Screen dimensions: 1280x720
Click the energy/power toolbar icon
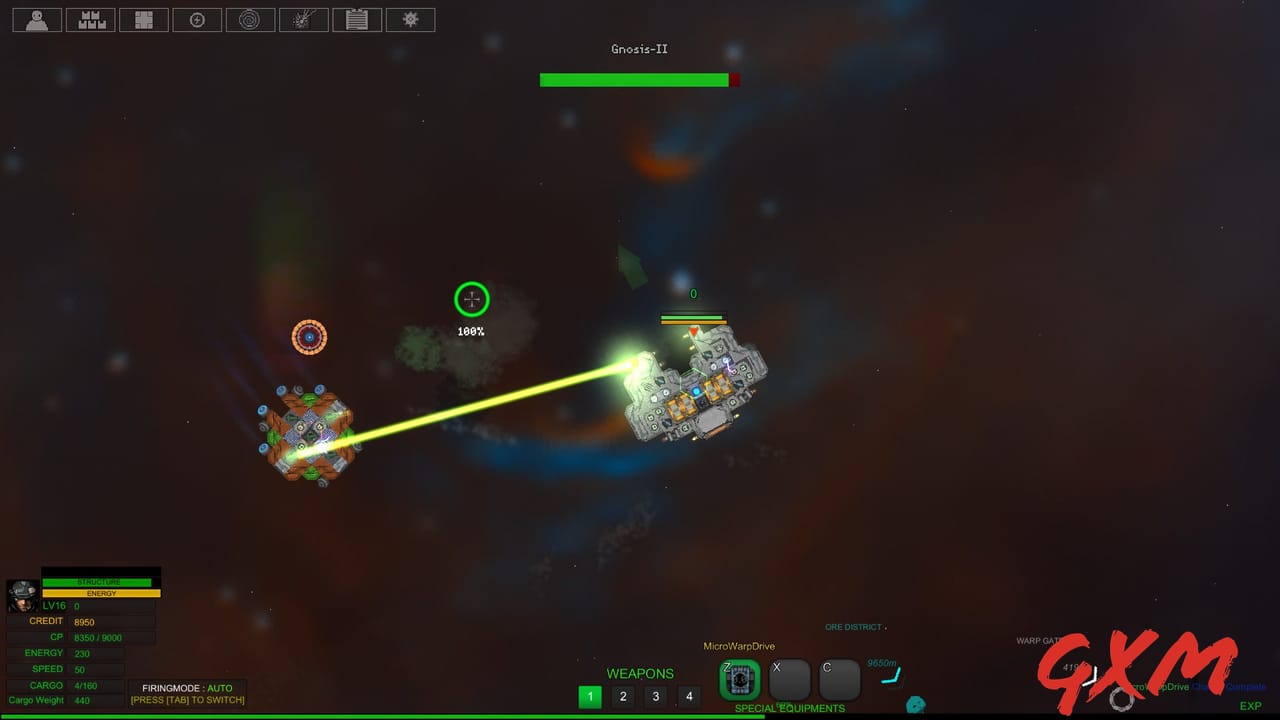197,19
